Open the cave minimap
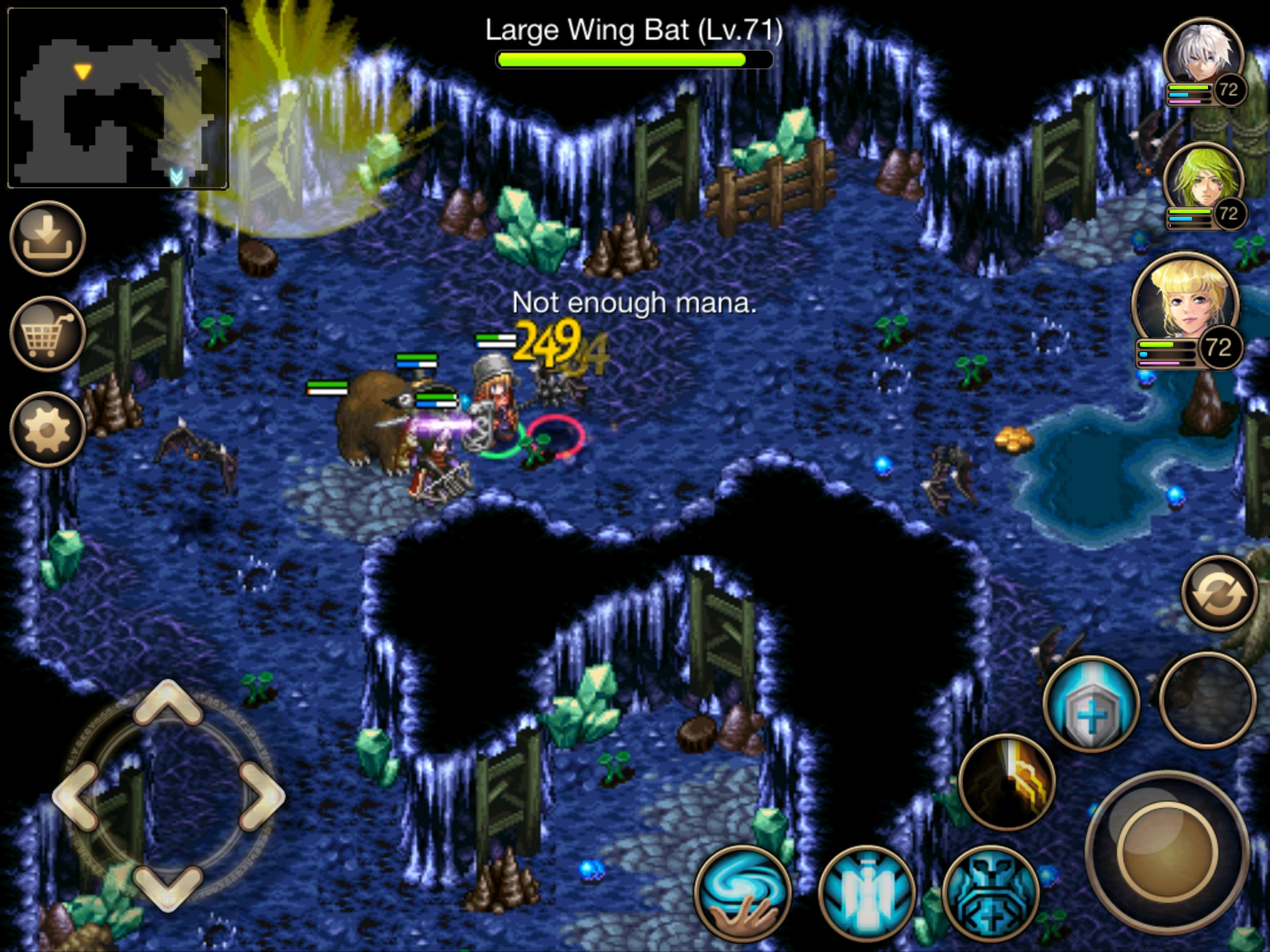The height and width of the screenshot is (952, 1270). [118, 98]
